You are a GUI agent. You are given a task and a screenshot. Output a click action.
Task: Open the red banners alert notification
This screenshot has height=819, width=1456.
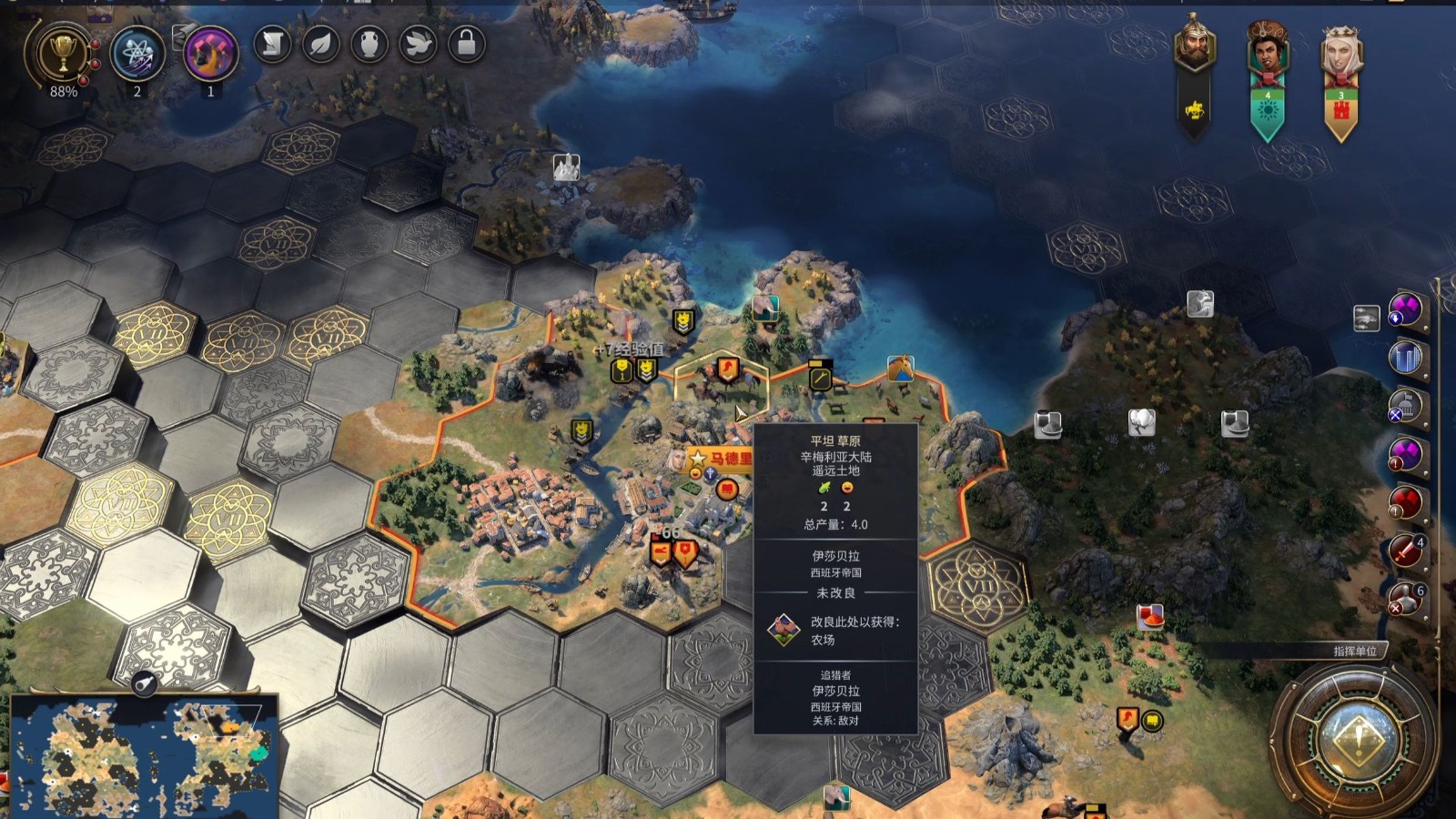click(x=1406, y=502)
